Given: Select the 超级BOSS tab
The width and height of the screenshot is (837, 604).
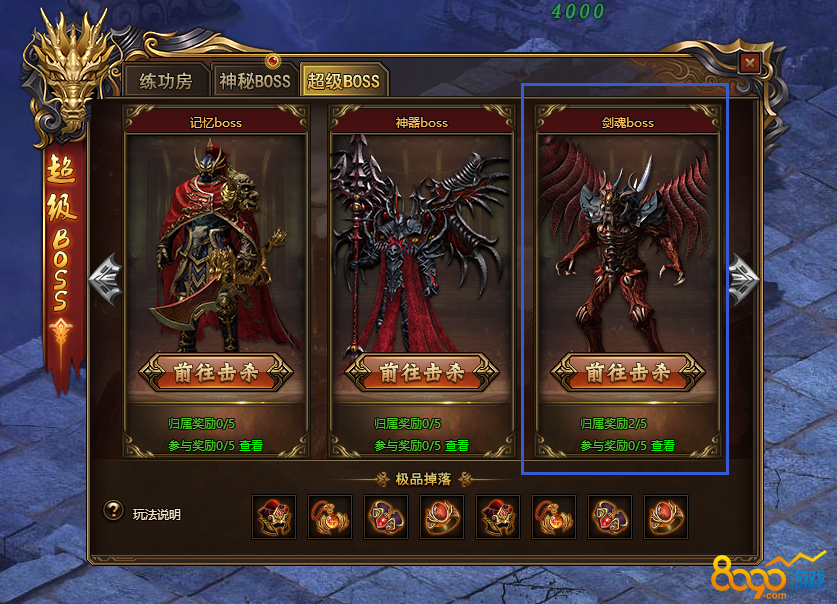Looking at the screenshot, I should point(343,81).
